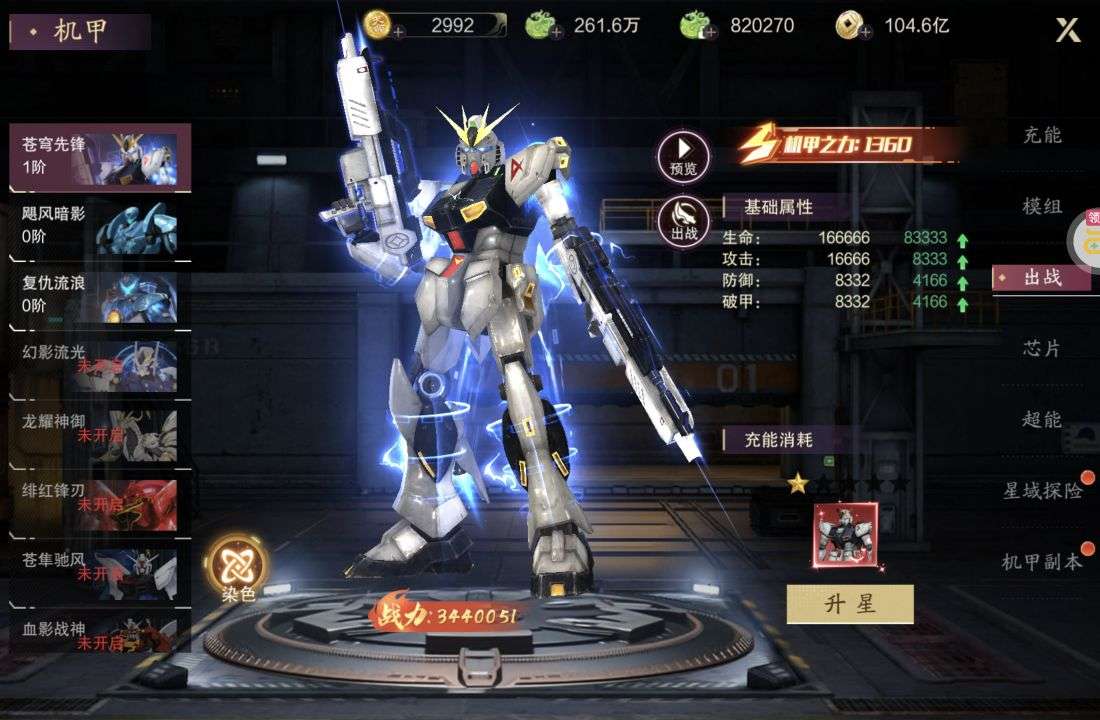This screenshot has width=1100, height=720.
Task: Select the locked 幻影流光 mecha
Action: click(x=99, y=365)
